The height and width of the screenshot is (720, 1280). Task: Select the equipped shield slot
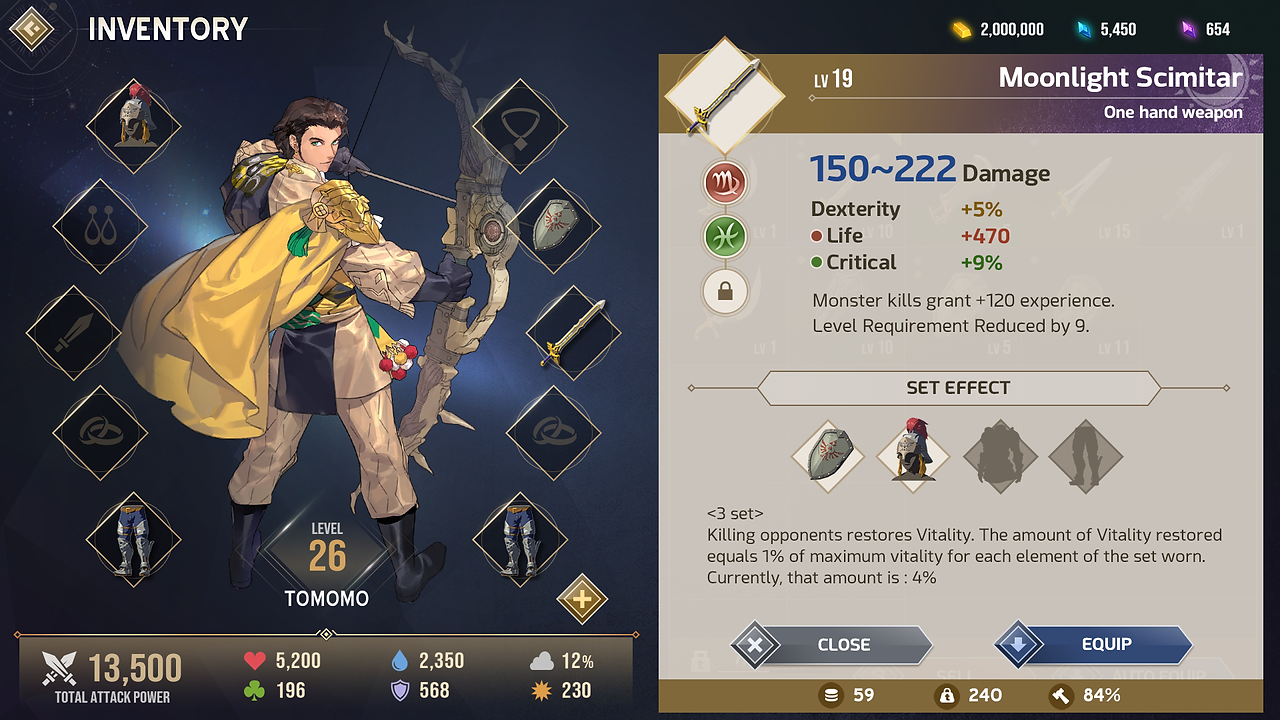tap(553, 227)
